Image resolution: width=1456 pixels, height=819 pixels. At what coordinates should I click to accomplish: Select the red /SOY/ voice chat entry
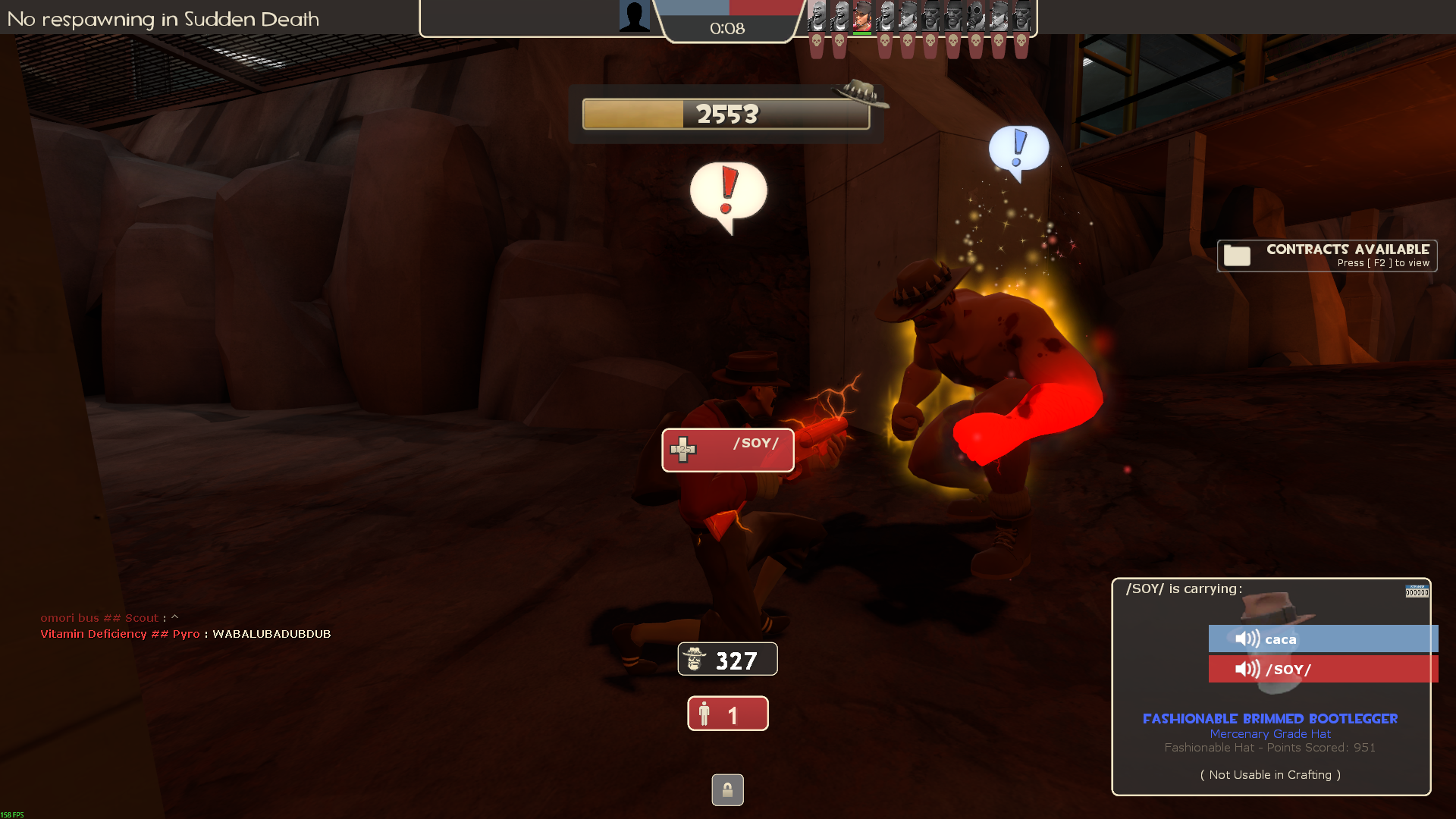click(x=1323, y=669)
